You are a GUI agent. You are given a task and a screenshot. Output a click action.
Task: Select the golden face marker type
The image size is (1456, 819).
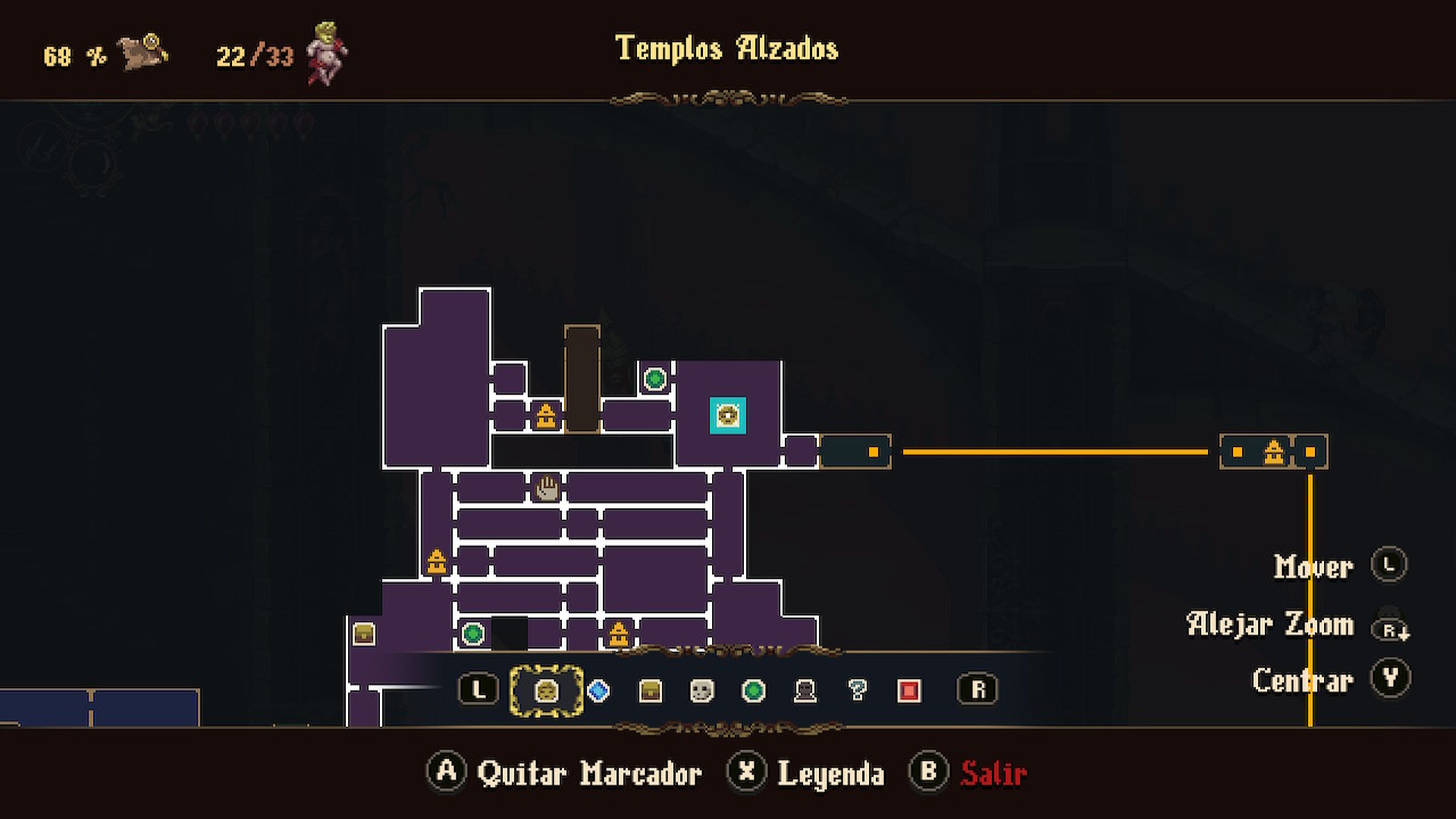(546, 690)
